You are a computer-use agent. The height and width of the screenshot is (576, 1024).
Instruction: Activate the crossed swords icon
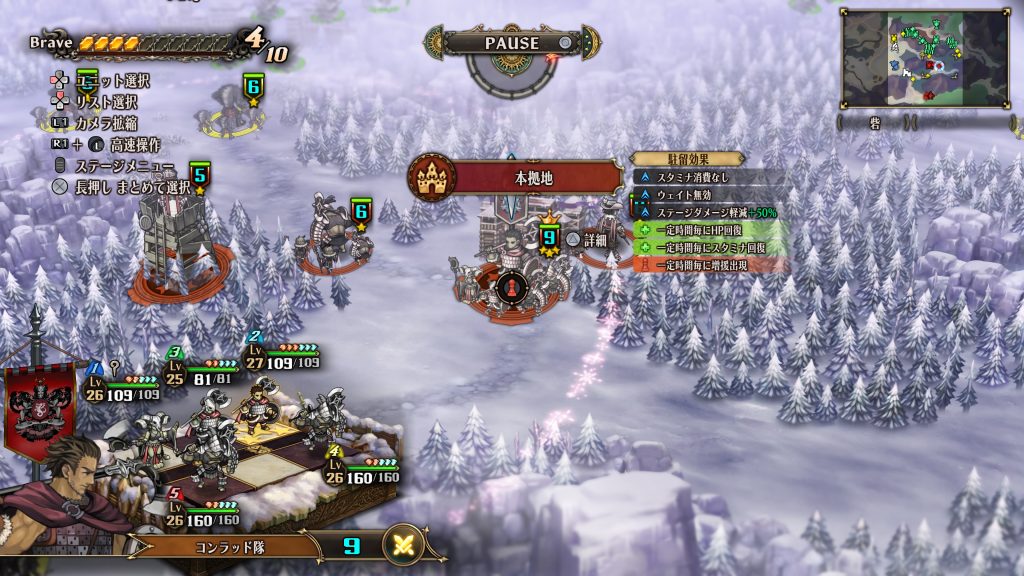[403, 546]
